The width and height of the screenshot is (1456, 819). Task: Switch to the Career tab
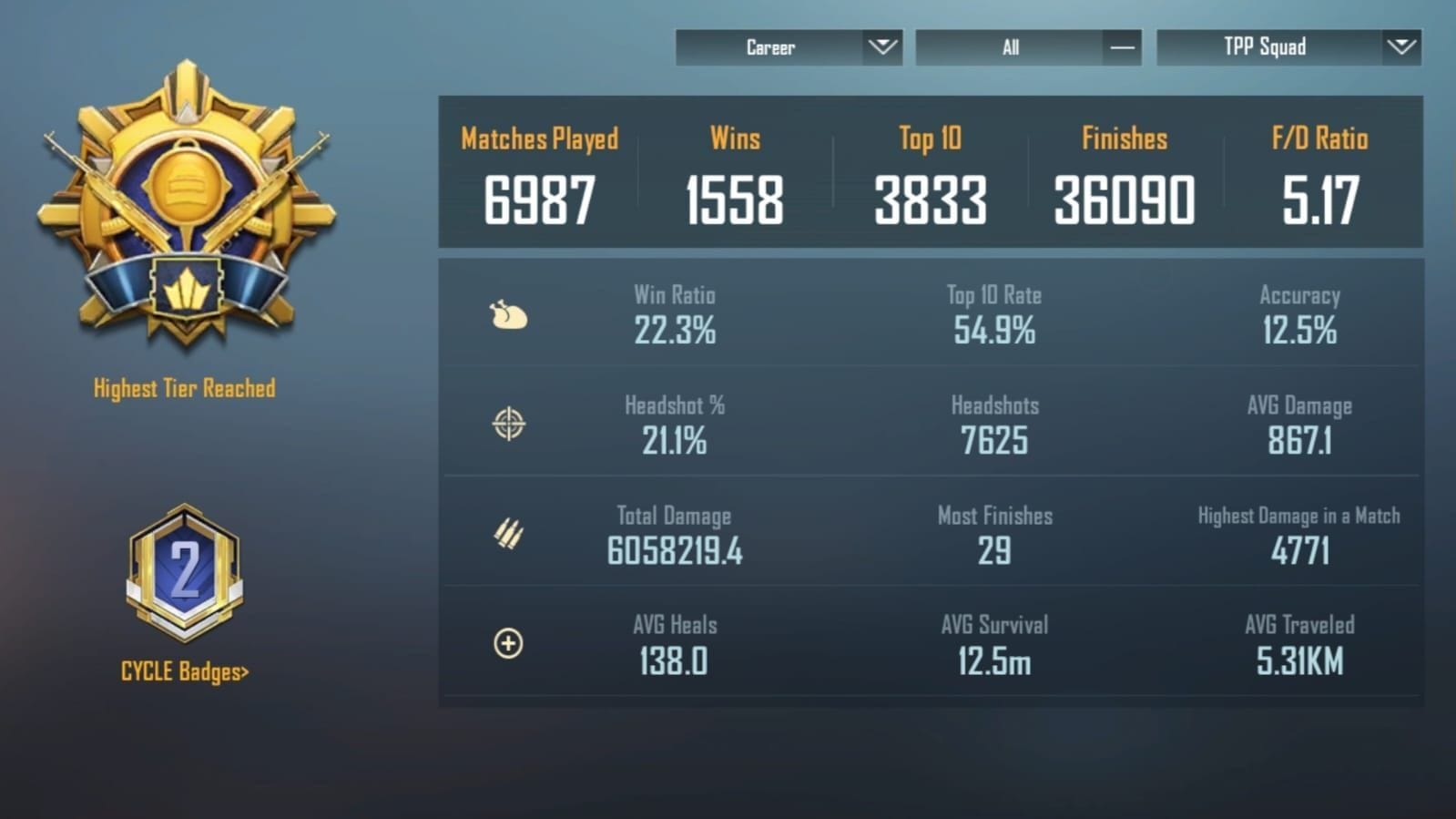(770, 47)
